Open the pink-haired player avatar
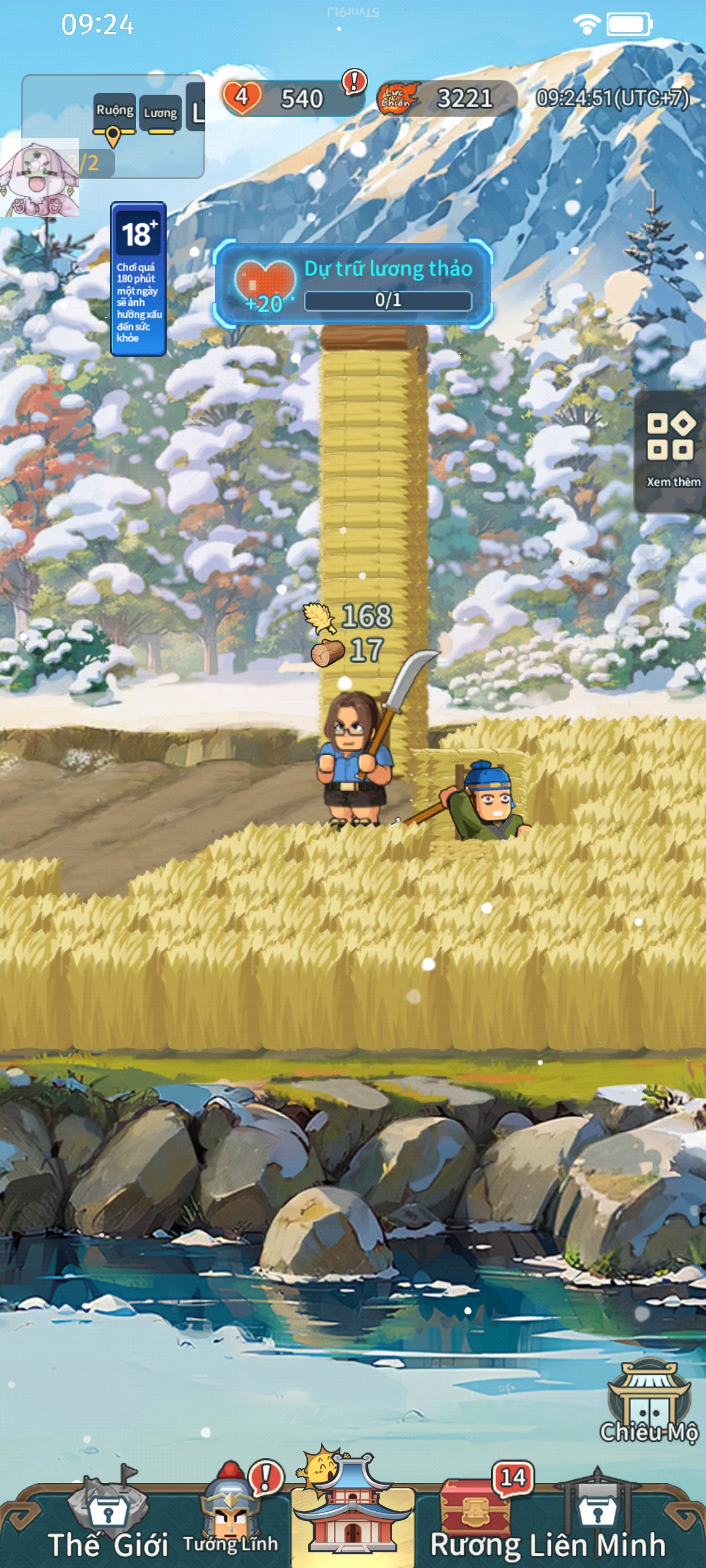The width and height of the screenshot is (706, 1568). [x=39, y=178]
